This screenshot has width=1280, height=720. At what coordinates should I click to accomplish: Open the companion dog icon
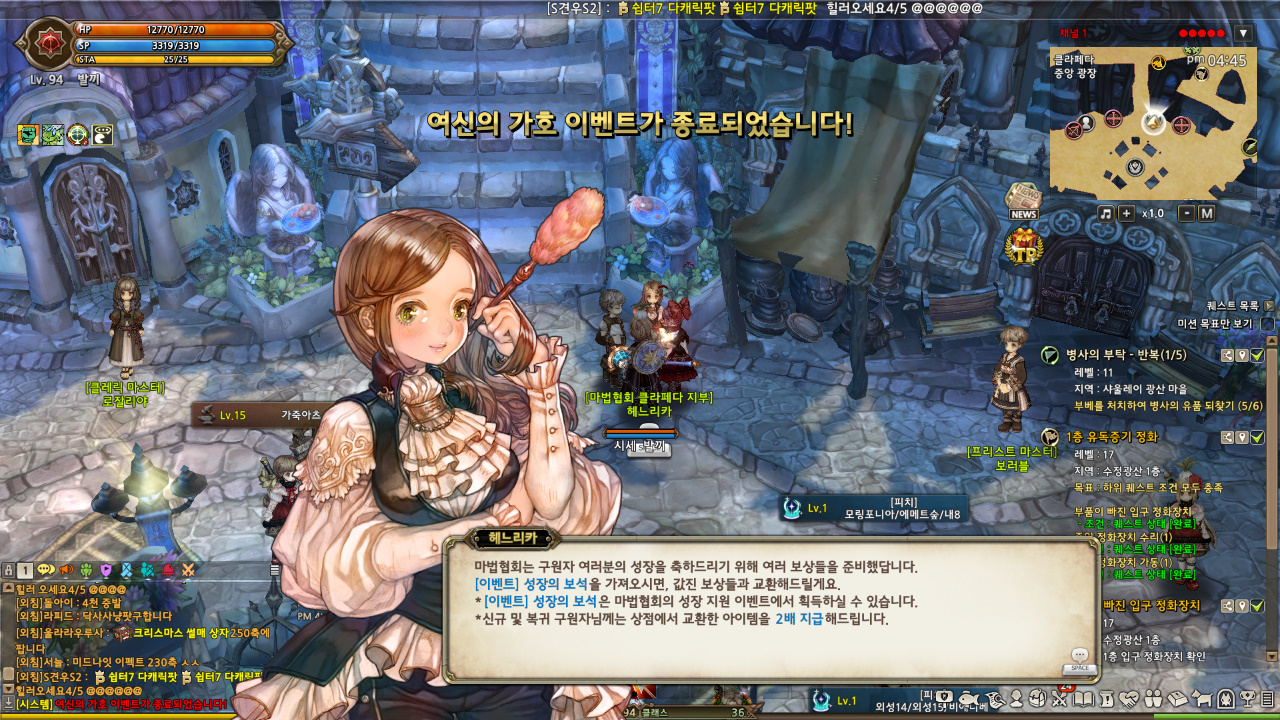(1202, 698)
